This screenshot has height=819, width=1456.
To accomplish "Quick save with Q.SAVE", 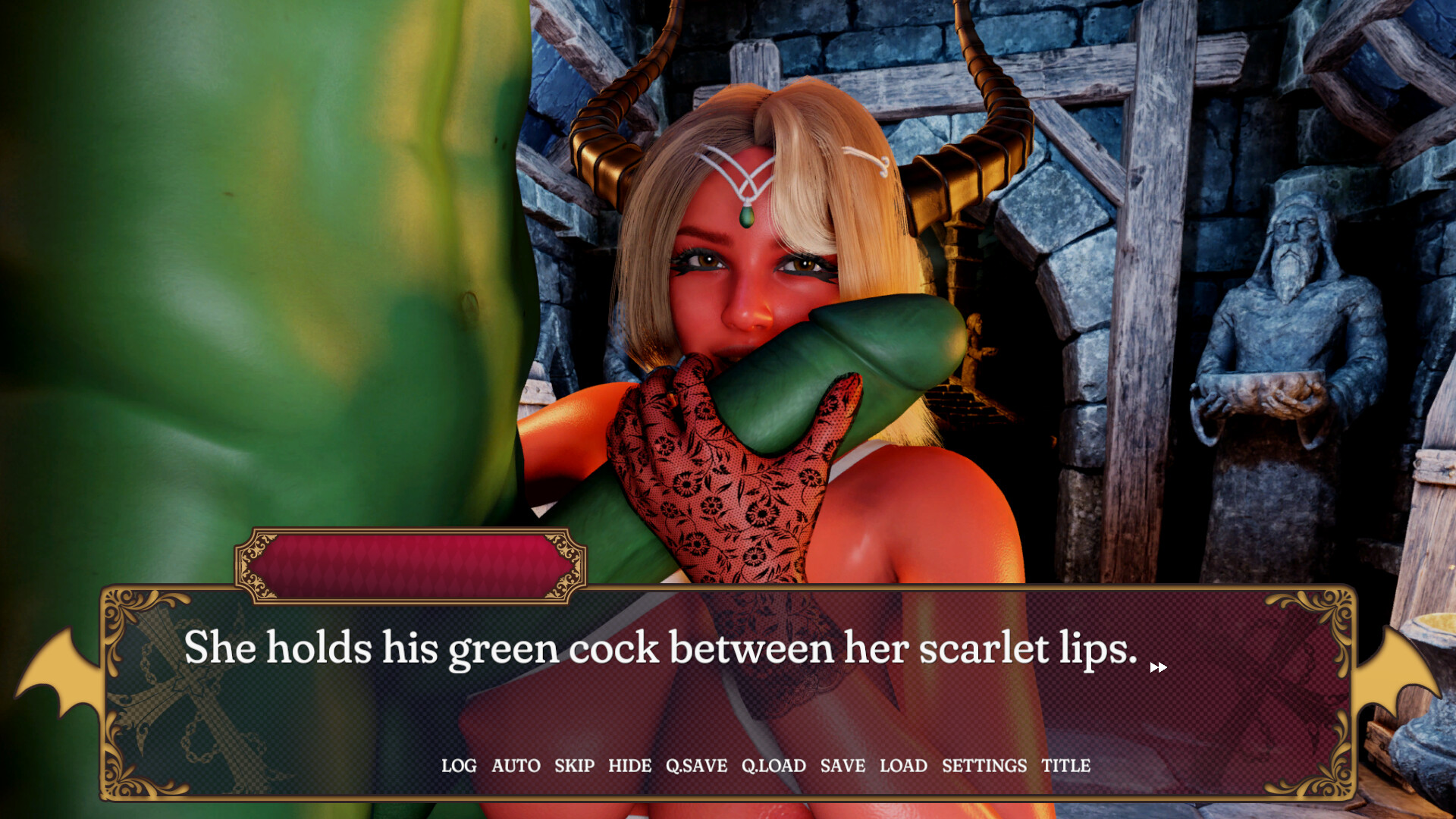I will [x=696, y=766].
